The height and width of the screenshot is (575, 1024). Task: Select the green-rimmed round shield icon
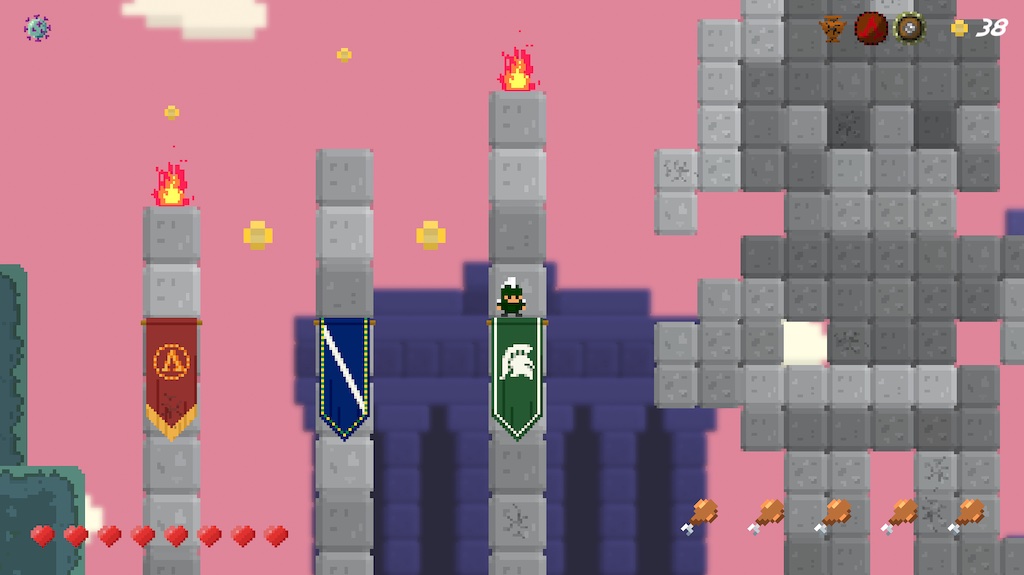tap(909, 28)
